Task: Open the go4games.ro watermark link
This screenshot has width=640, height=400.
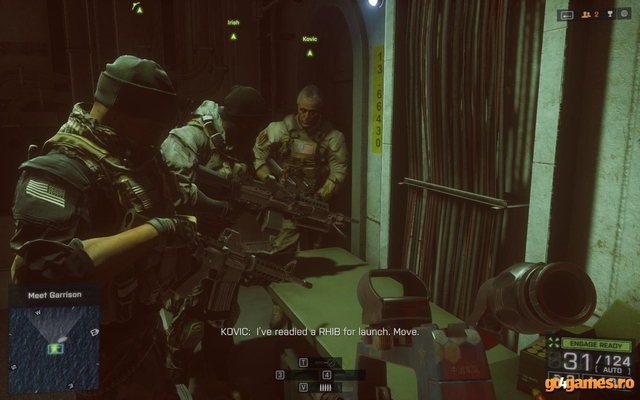Action: (x=589, y=381)
